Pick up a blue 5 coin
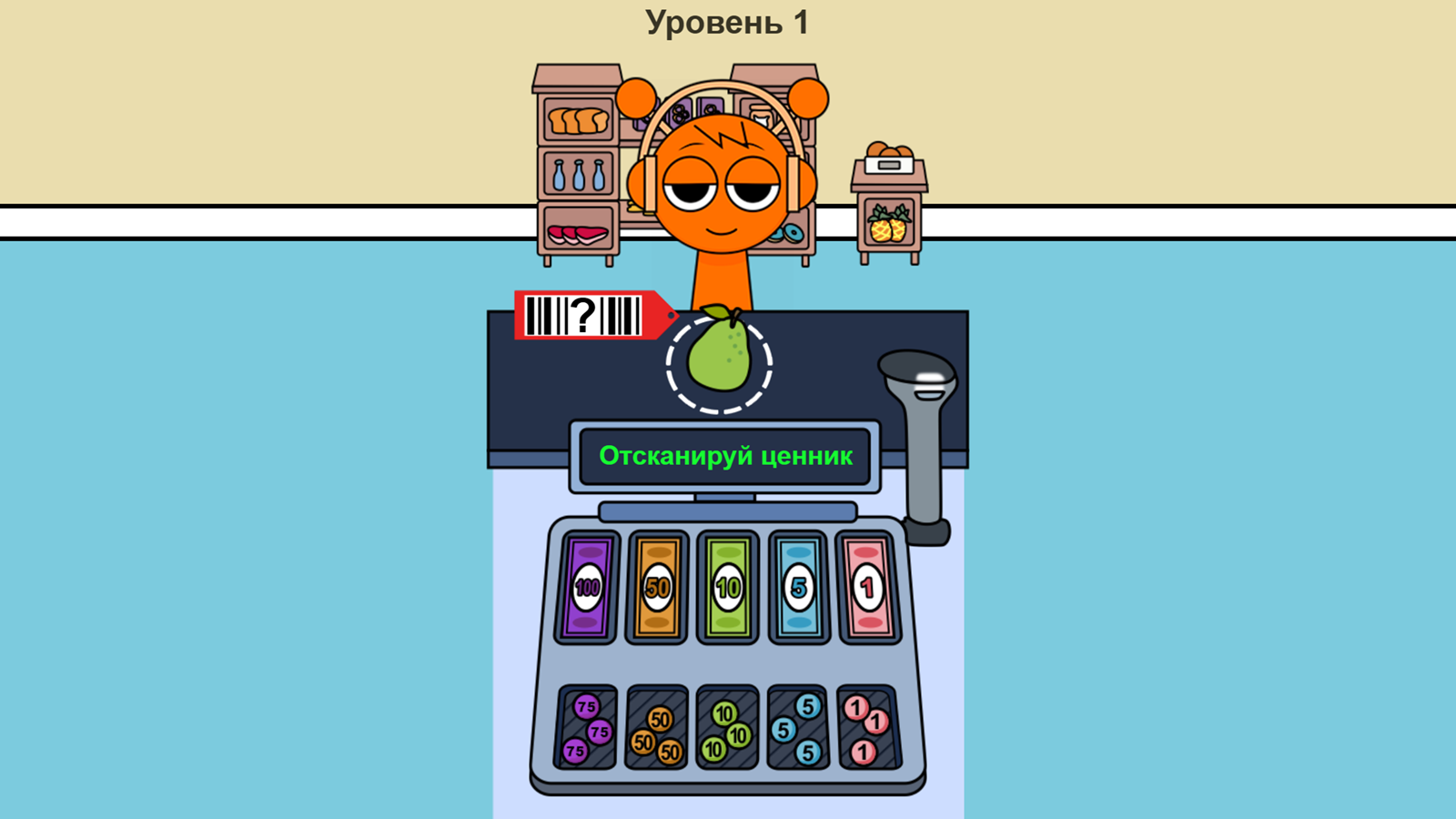The image size is (1456, 819). click(806, 707)
